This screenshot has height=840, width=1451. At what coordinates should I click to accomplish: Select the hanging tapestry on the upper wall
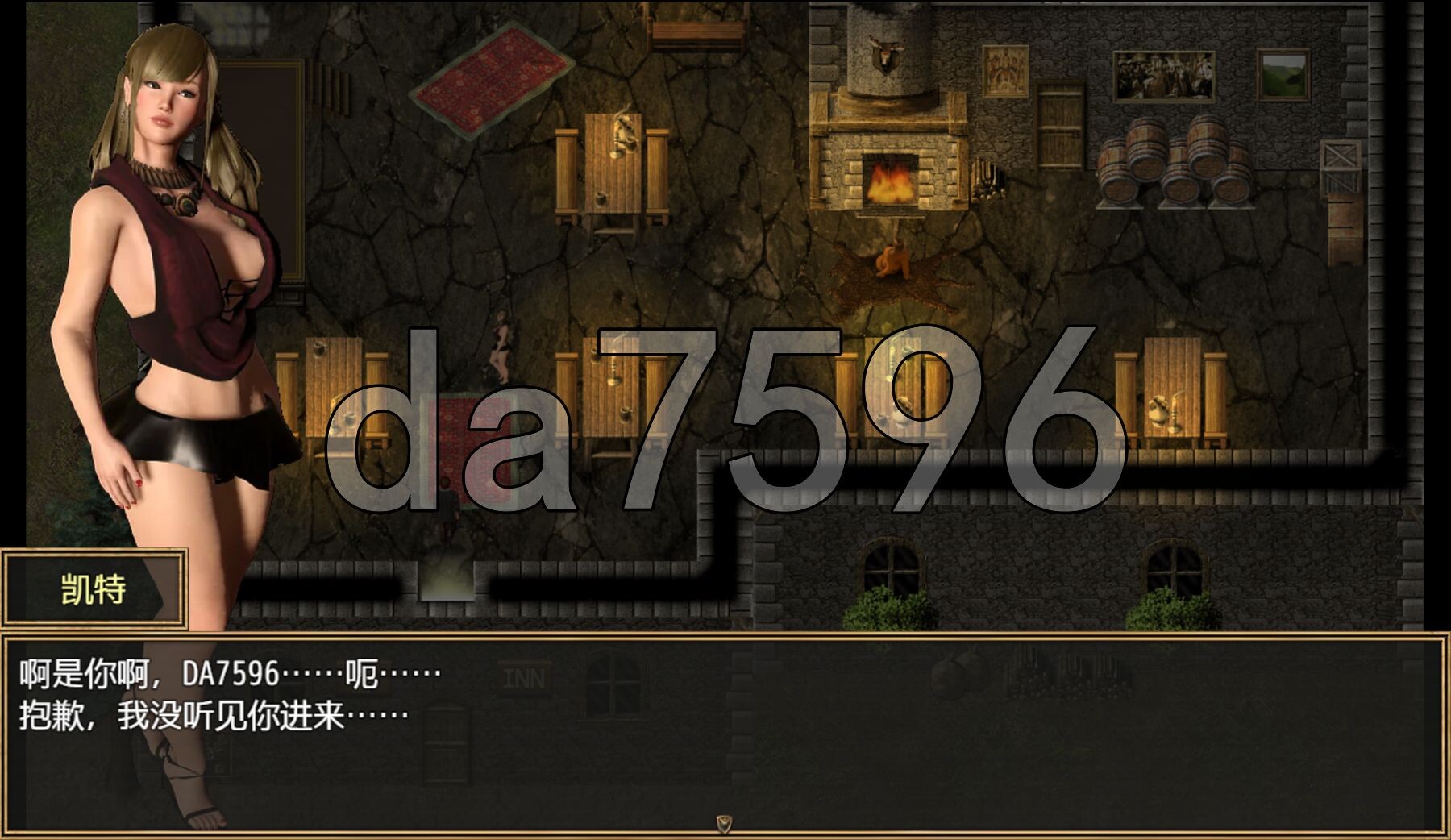[x=1004, y=69]
